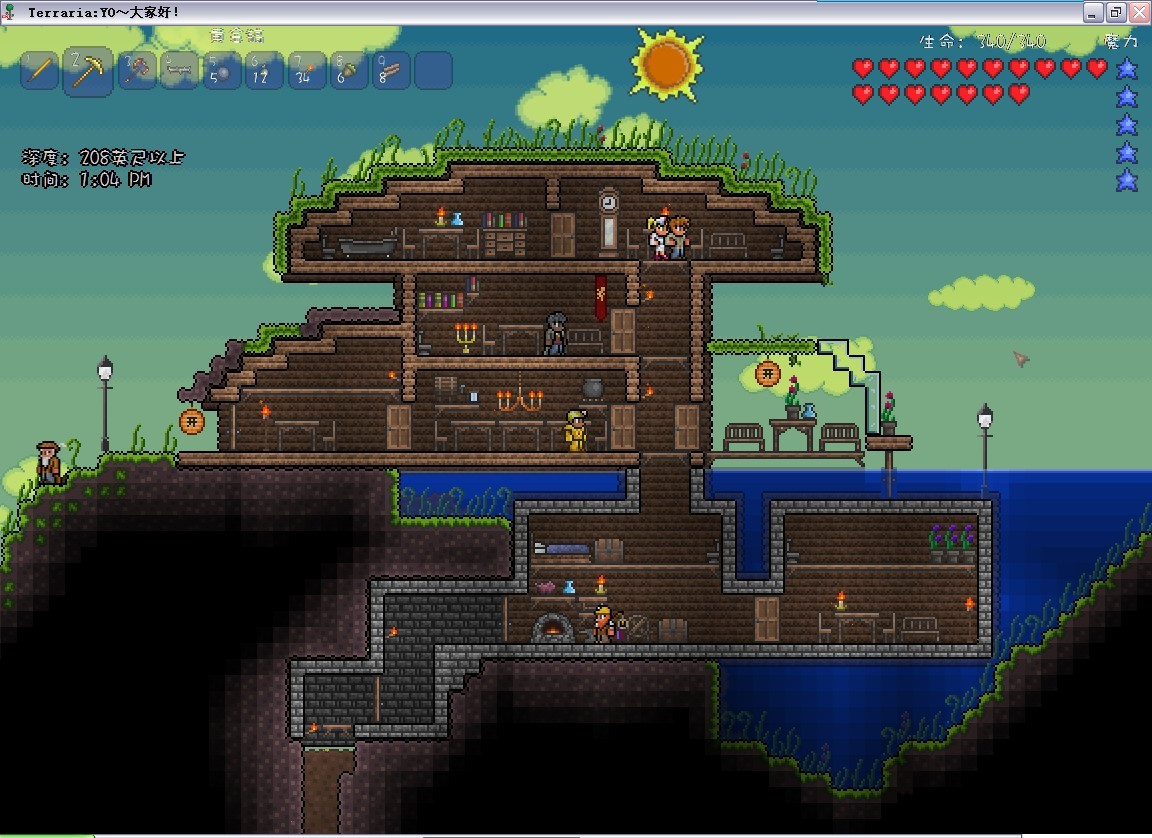Screen dimensions: 1152x838
Task: Choose the wood stack in slot 9
Action: (x=391, y=70)
